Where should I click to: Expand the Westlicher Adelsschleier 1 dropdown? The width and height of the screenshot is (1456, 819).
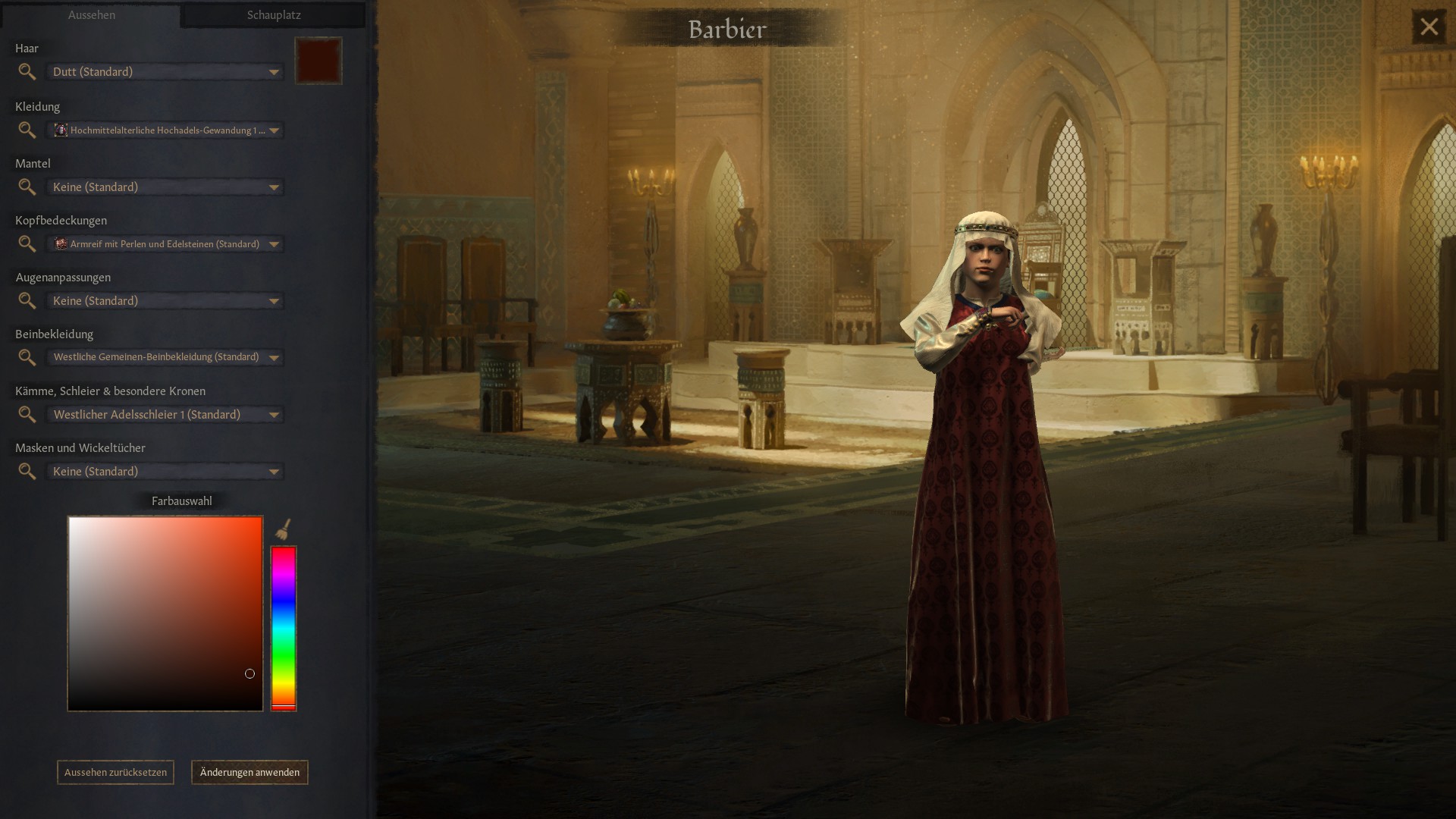point(165,415)
